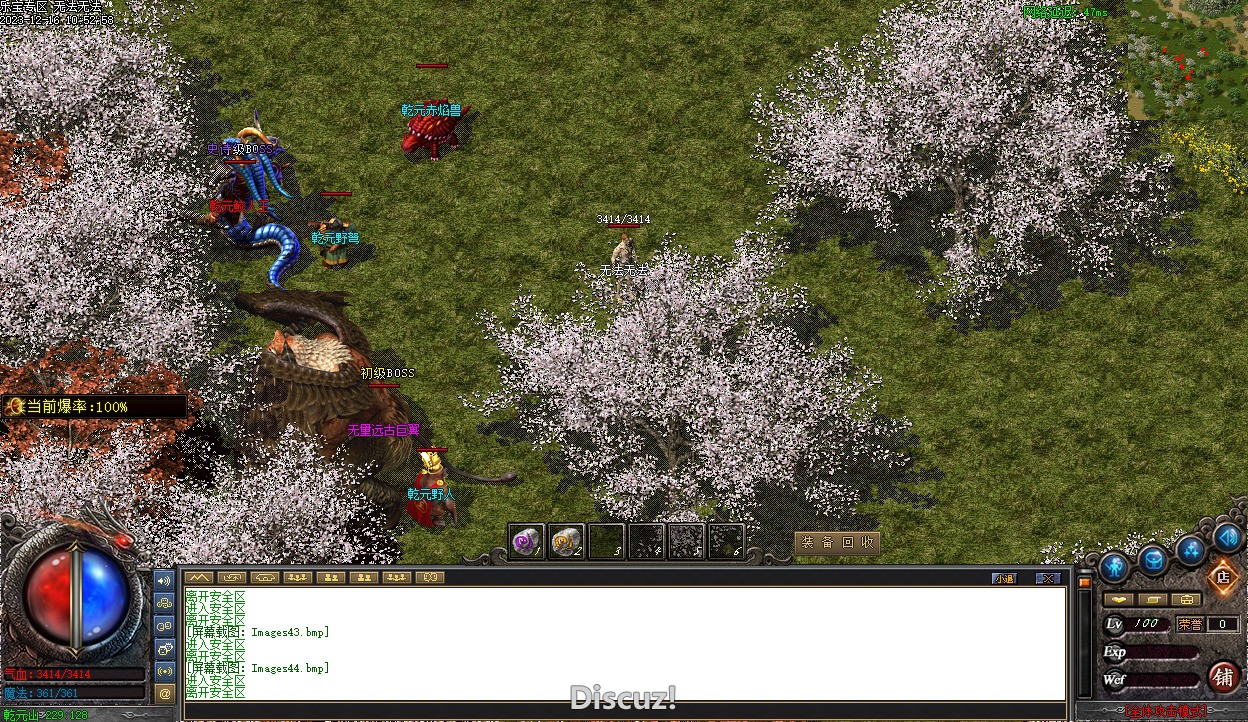Viewport: 1248px width, 722px height.
Task: Toggle the 全体攻击模式 attack mode label
Action: (1165, 712)
